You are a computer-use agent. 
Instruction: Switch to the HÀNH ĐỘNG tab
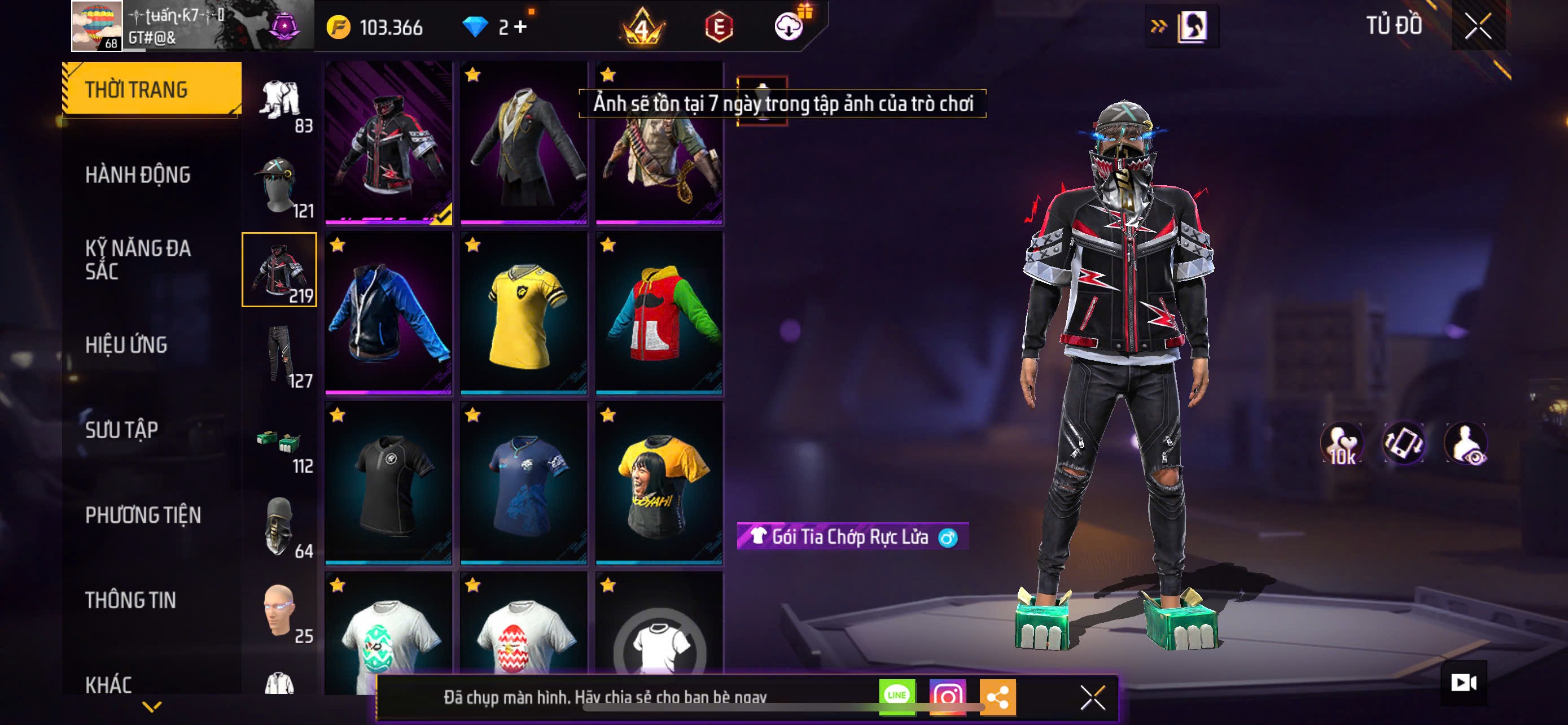[138, 175]
